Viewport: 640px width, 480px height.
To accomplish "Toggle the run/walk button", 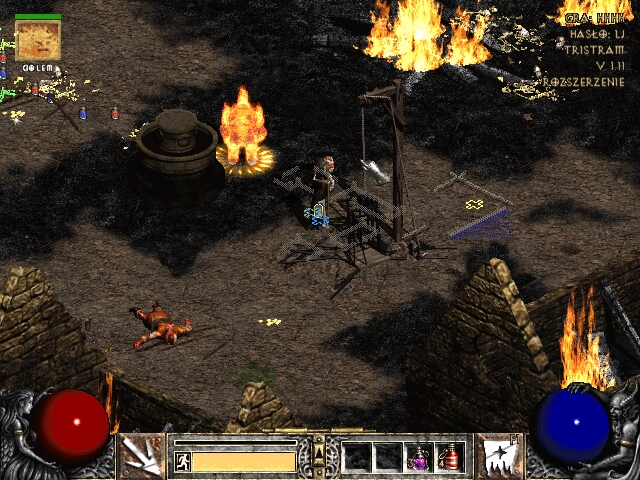I will coord(183,461).
